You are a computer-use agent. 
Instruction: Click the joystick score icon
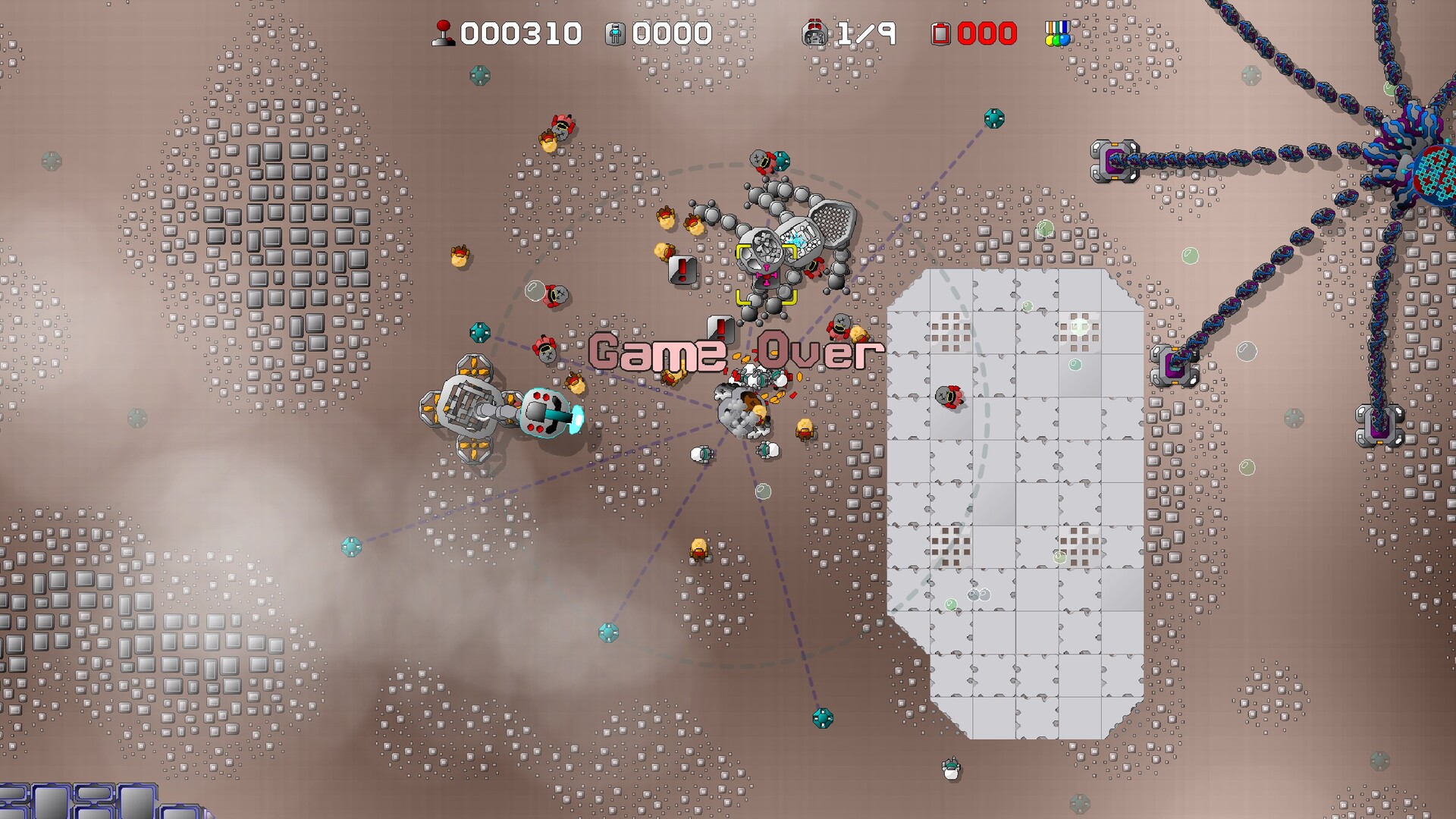[x=442, y=33]
